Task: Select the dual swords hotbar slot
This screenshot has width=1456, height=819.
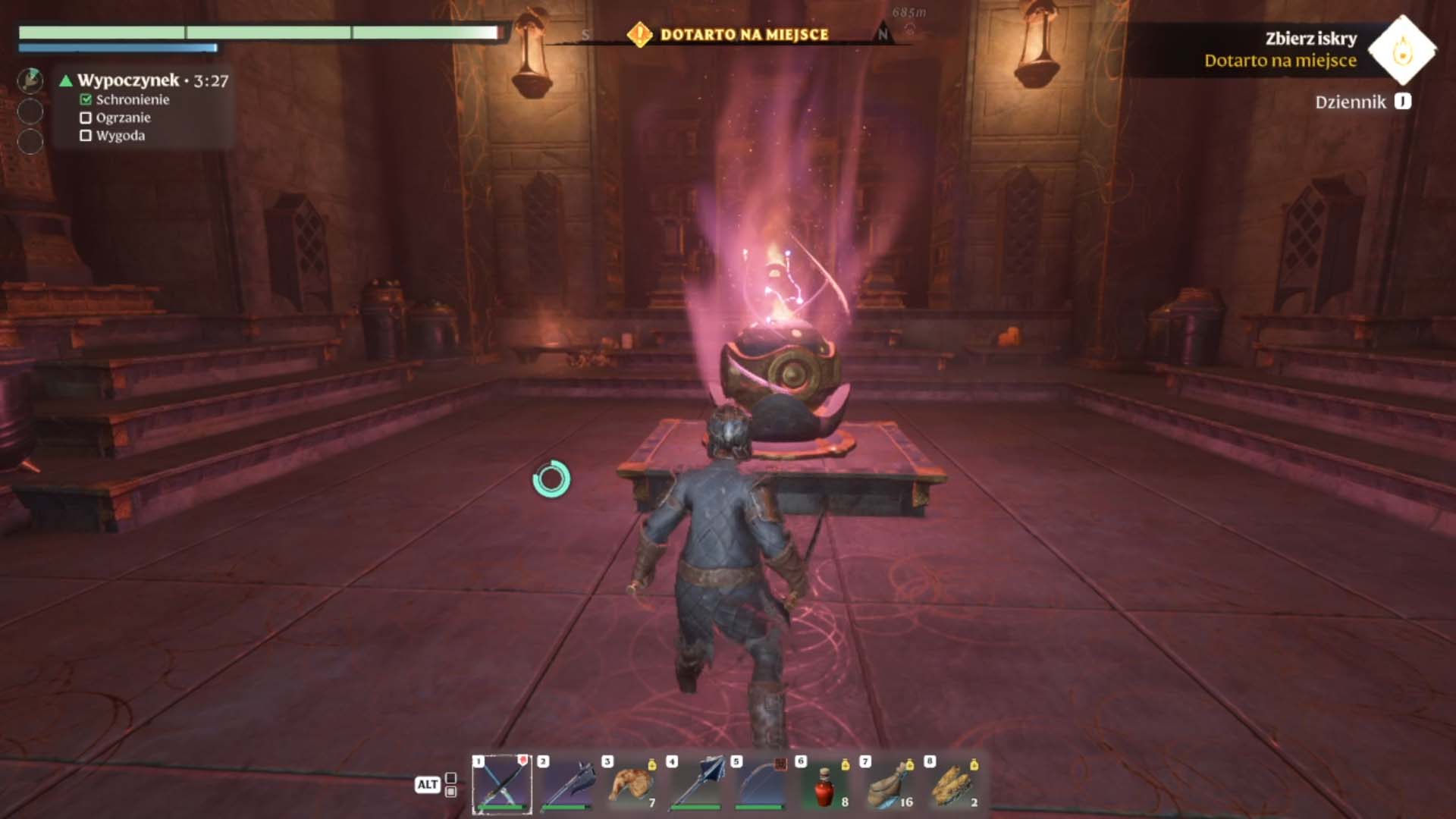Action: [x=502, y=784]
